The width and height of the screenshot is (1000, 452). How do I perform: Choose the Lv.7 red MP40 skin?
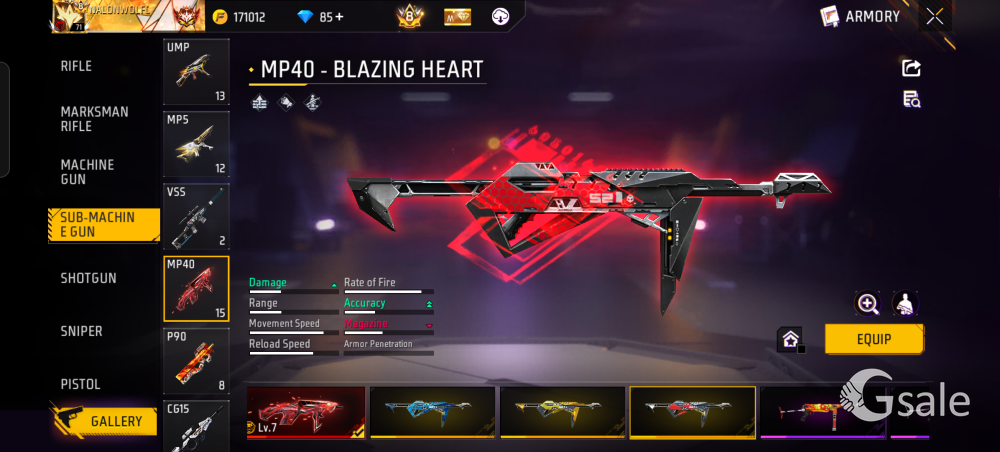[305, 411]
